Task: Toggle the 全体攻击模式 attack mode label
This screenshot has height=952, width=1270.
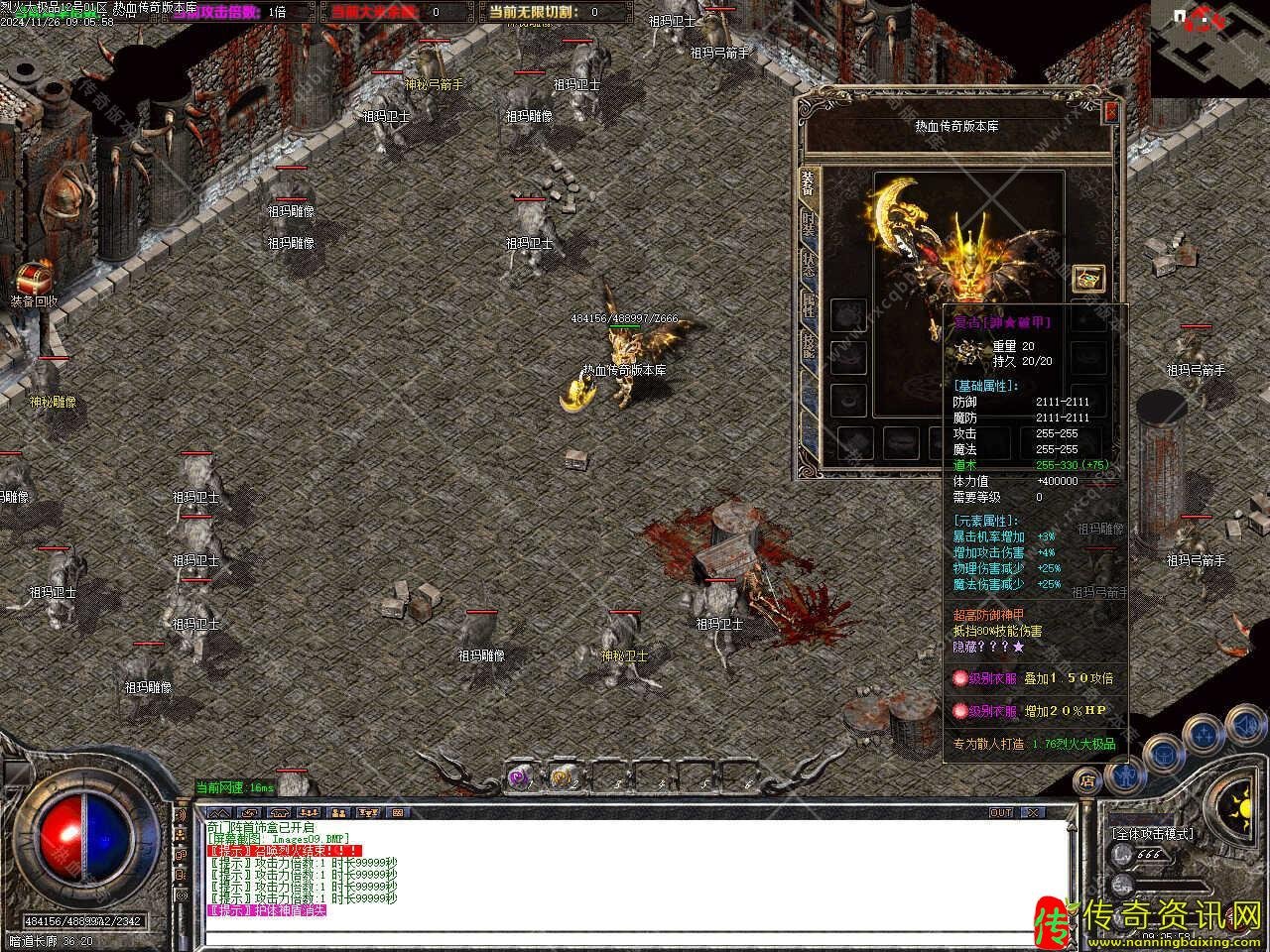Action: tap(1152, 834)
